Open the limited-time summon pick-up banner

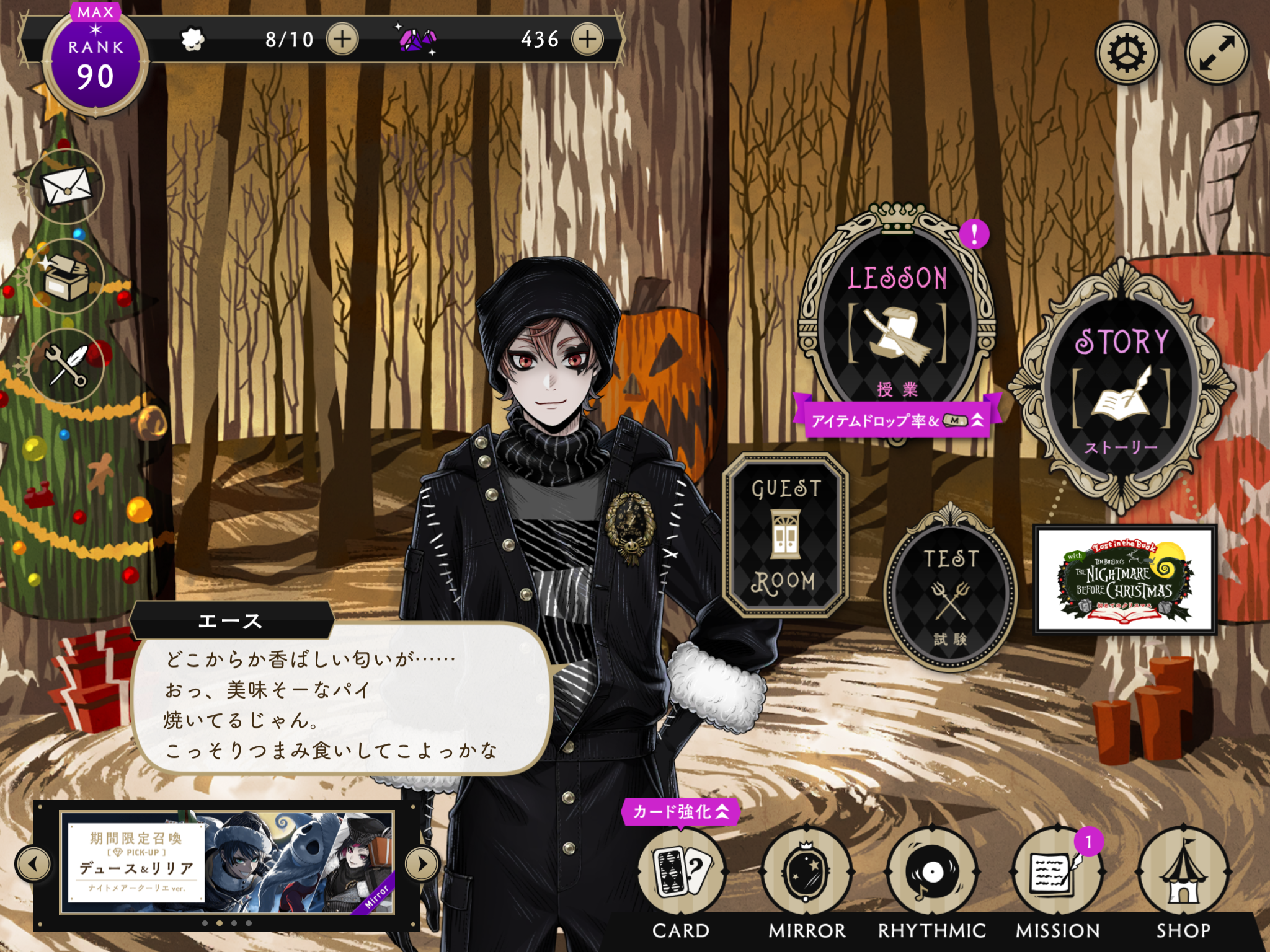(x=227, y=863)
